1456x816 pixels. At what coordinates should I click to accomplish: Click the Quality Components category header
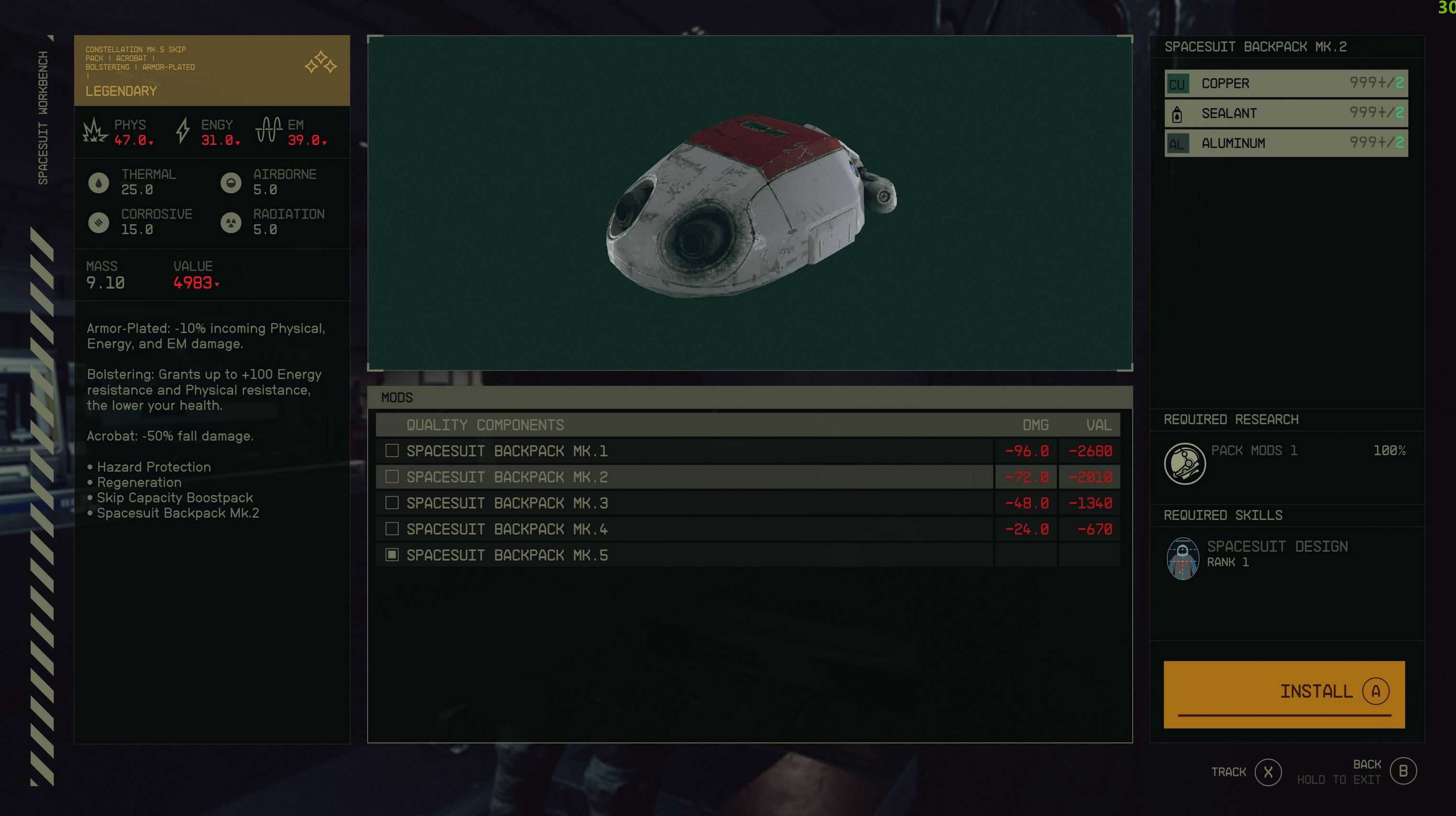485,425
